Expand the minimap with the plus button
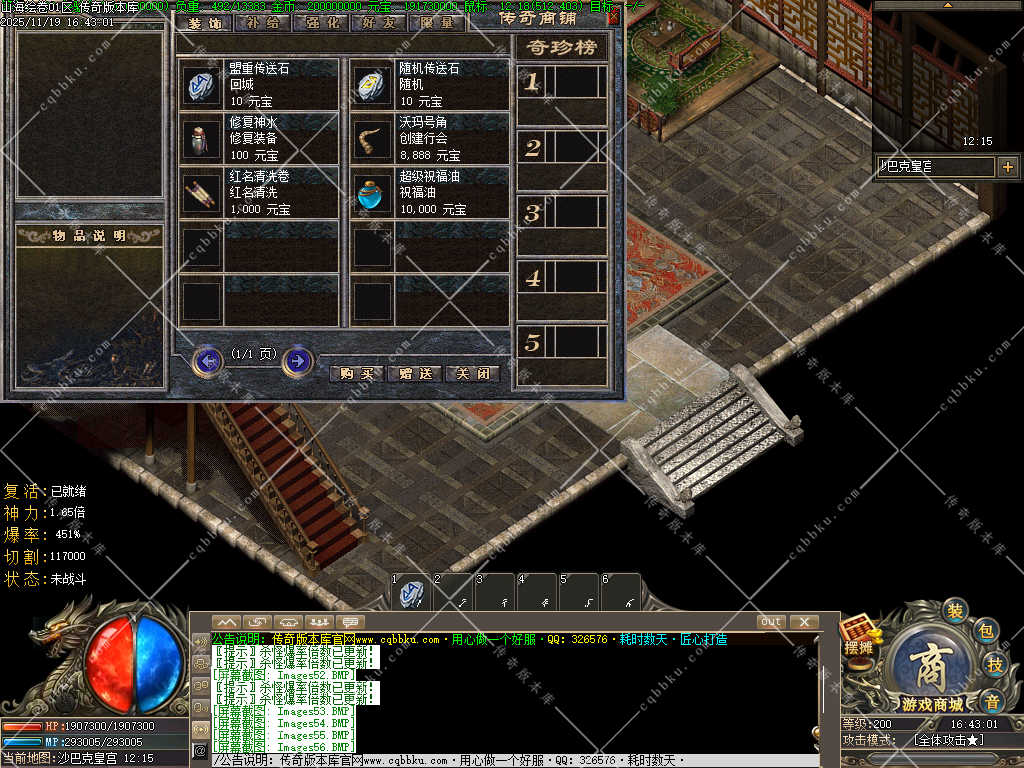The width and height of the screenshot is (1024, 768). click(1007, 167)
